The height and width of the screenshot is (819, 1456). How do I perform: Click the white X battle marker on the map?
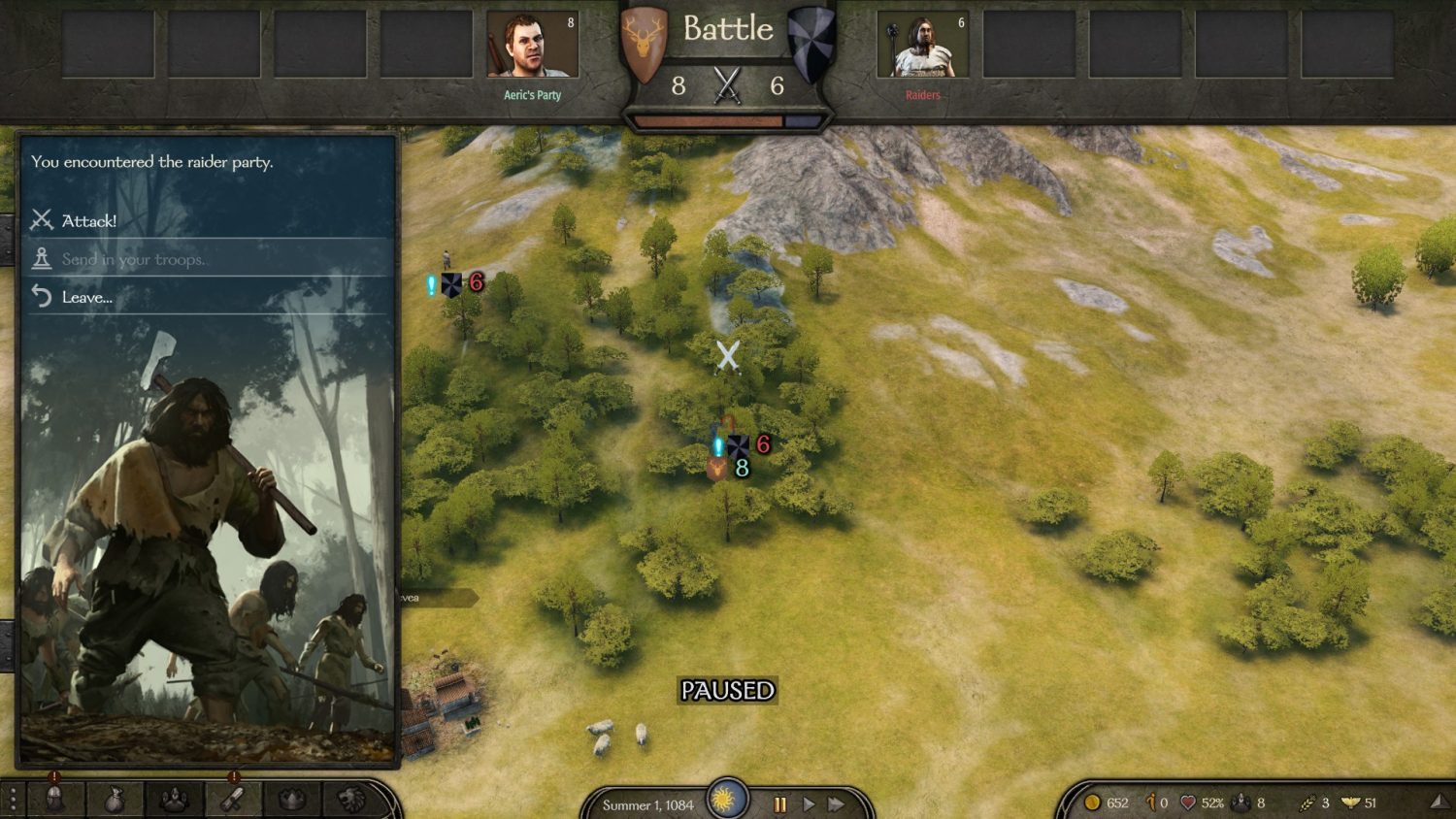(x=728, y=359)
